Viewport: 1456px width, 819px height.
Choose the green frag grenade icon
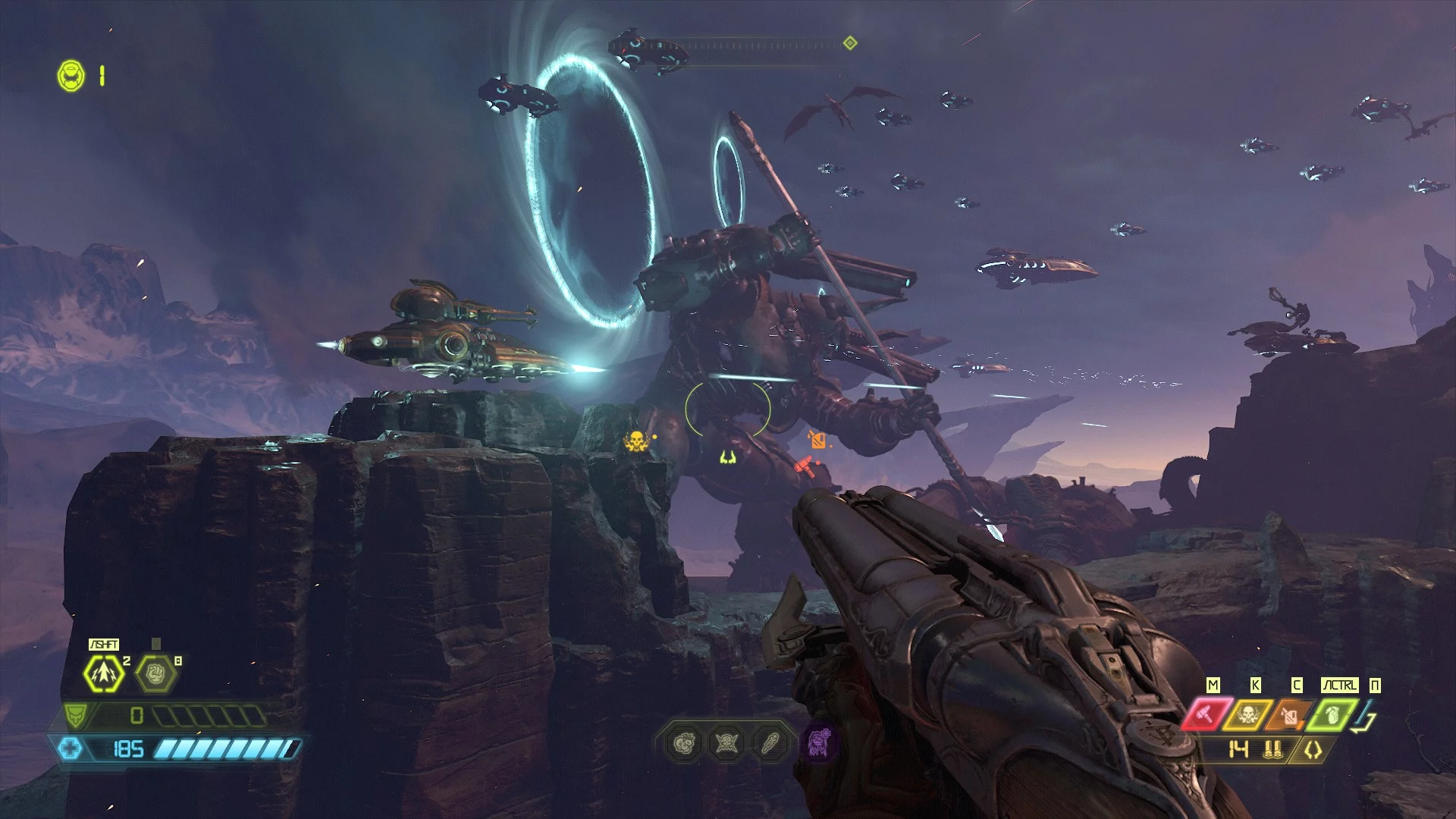pyautogui.click(x=1332, y=714)
